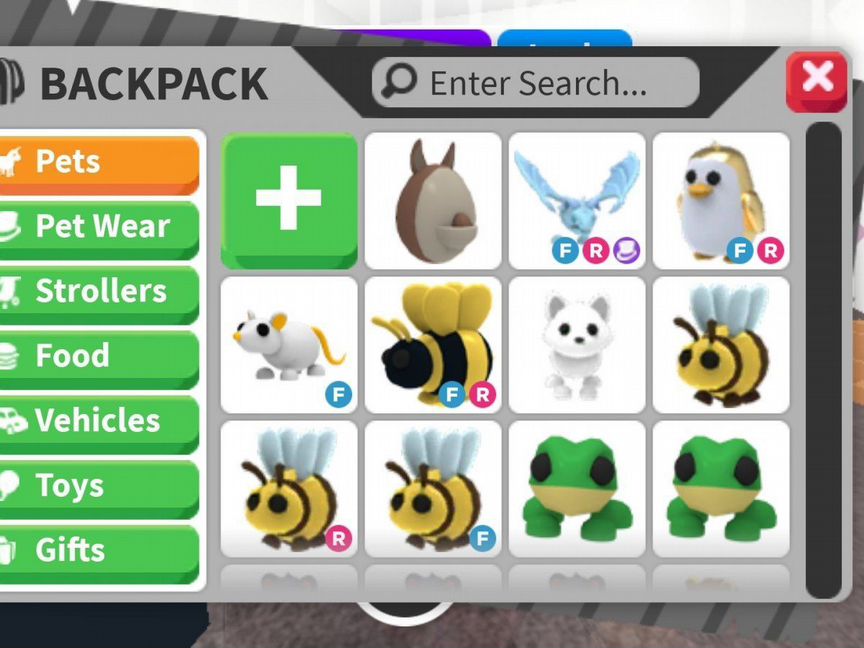Switch to the Vehicles category
Screen dimensions: 864x648
(x=100, y=421)
